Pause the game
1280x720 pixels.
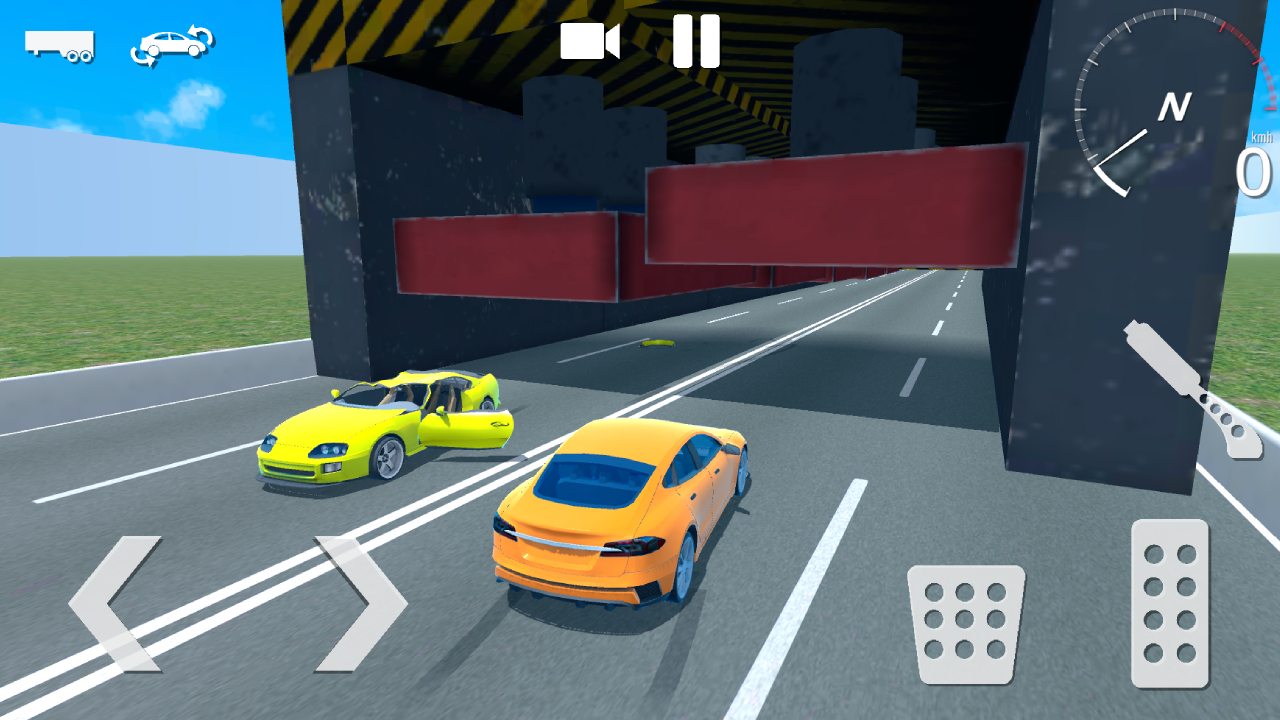696,40
